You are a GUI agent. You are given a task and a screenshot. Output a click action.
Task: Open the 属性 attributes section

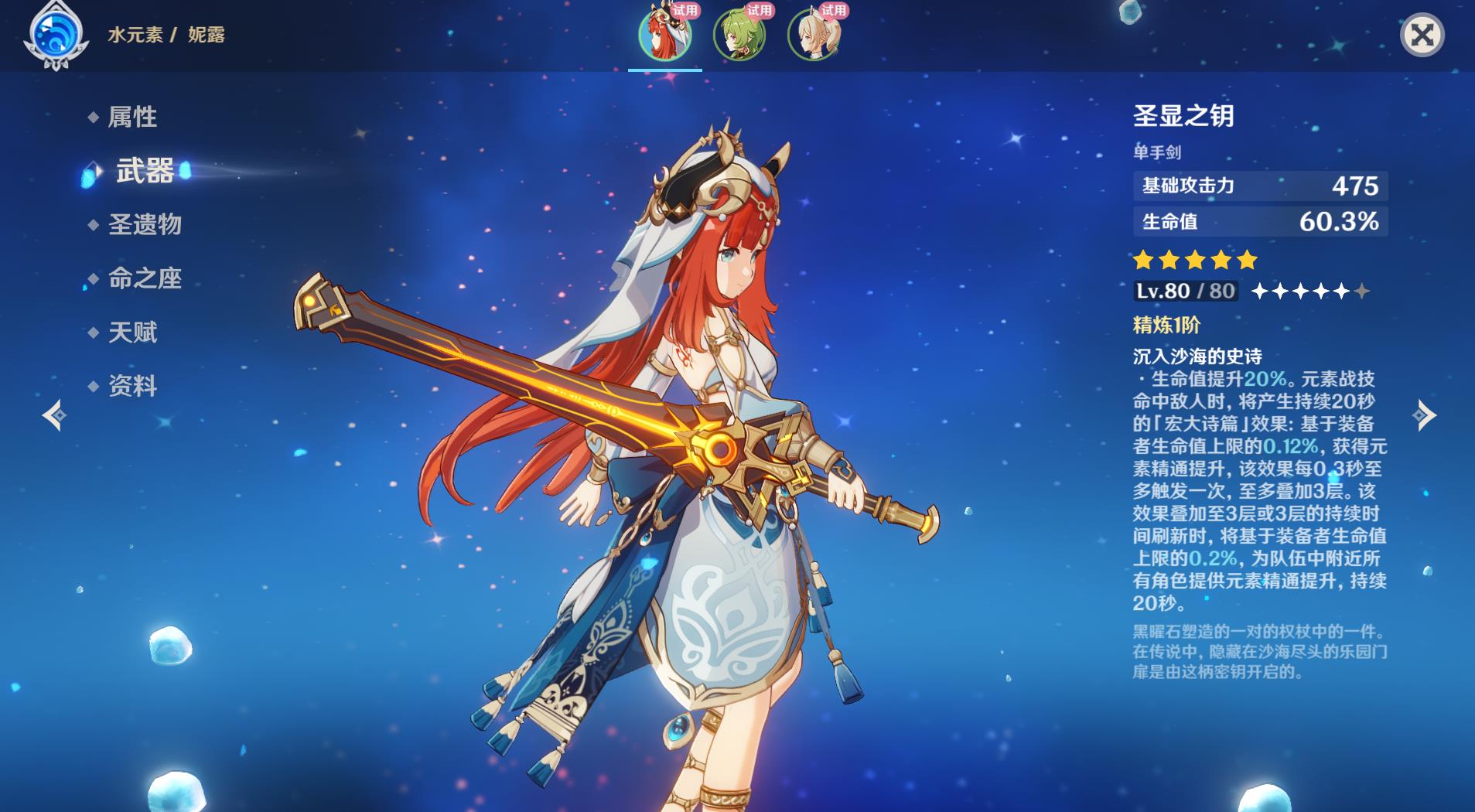point(132,117)
